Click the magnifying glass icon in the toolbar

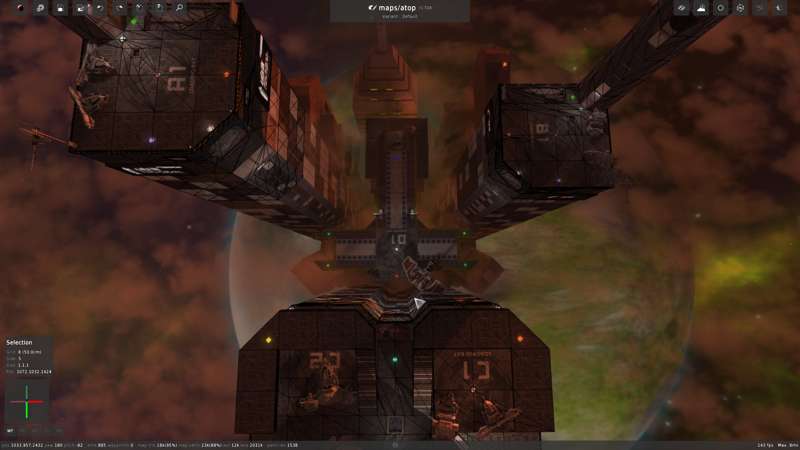[180, 8]
